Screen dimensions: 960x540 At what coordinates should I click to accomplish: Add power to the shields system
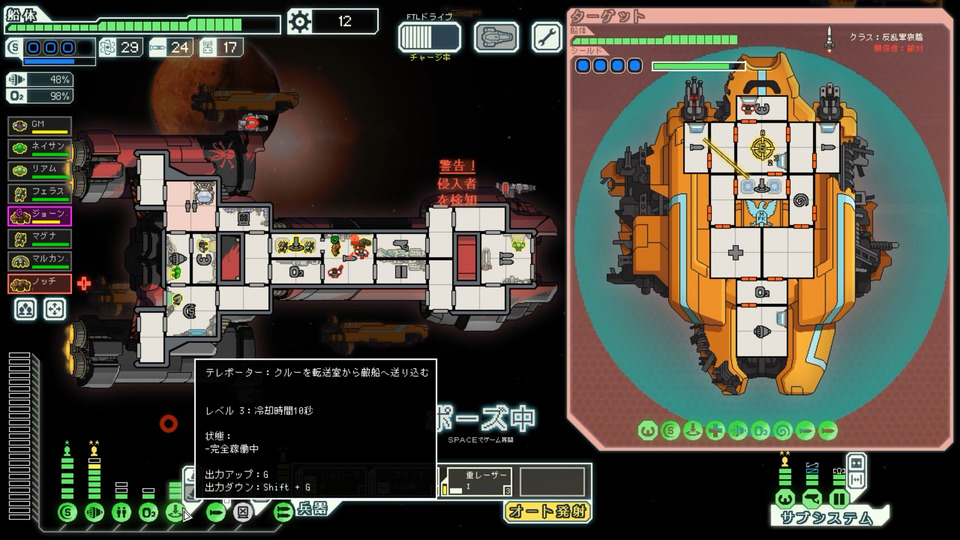click(68, 512)
